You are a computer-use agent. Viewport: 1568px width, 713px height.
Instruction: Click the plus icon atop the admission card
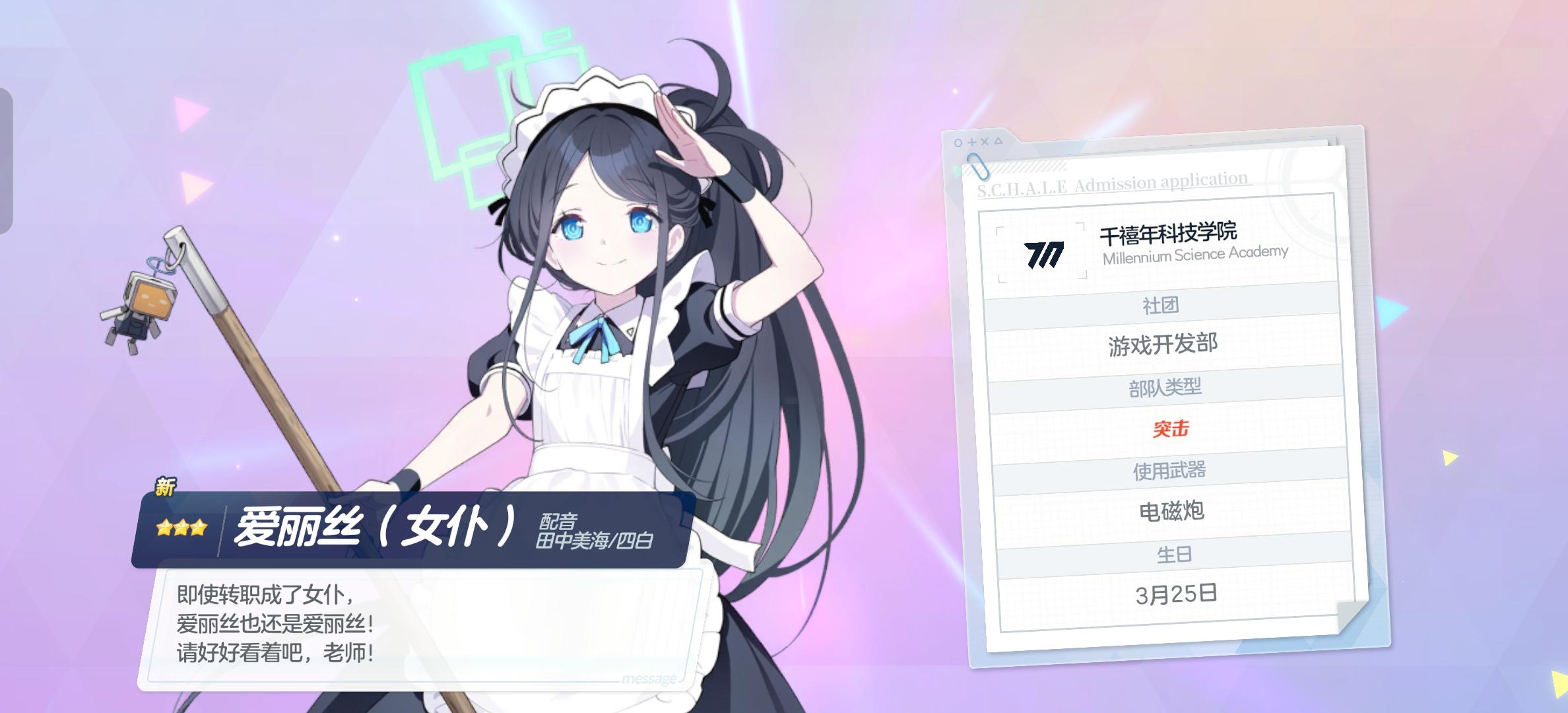point(971,142)
